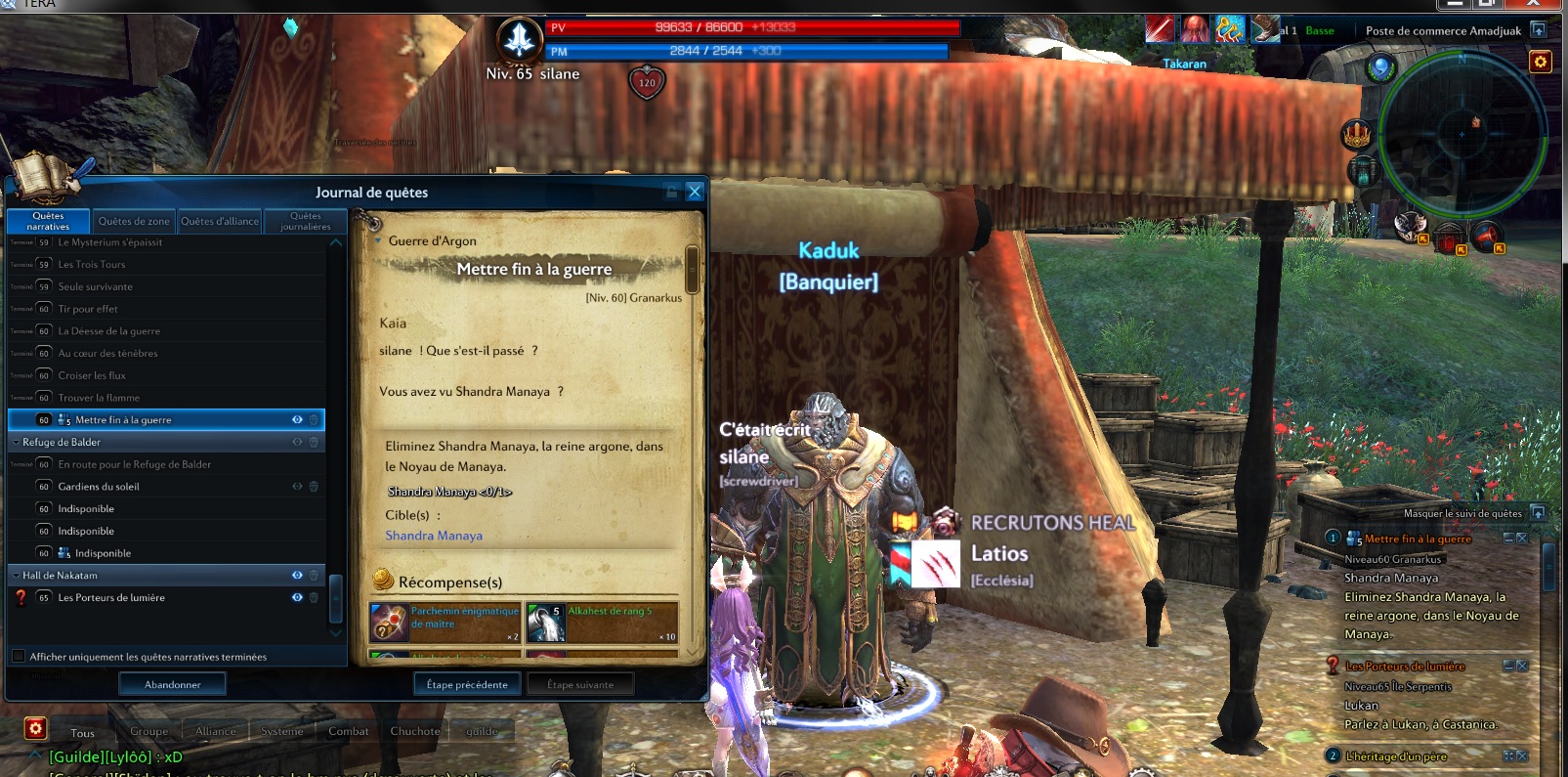Open the Quêtes d'alliance tab
This screenshot has width=1568, height=777.
click(220, 222)
